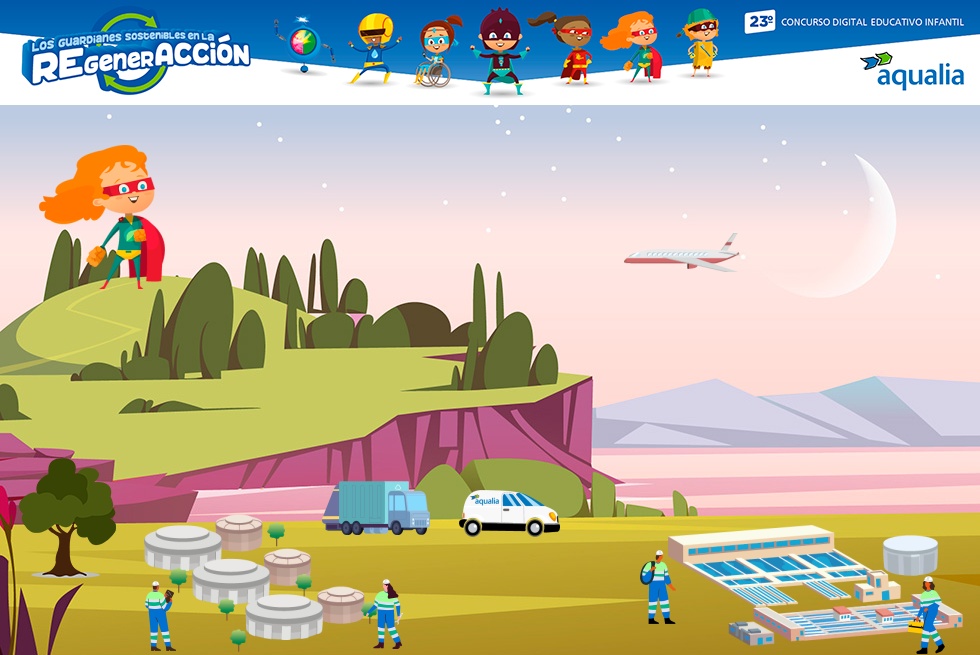Choose the yellow-helmet hero with water drop
This screenshot has height=655, width=980.
coord(372,48)
